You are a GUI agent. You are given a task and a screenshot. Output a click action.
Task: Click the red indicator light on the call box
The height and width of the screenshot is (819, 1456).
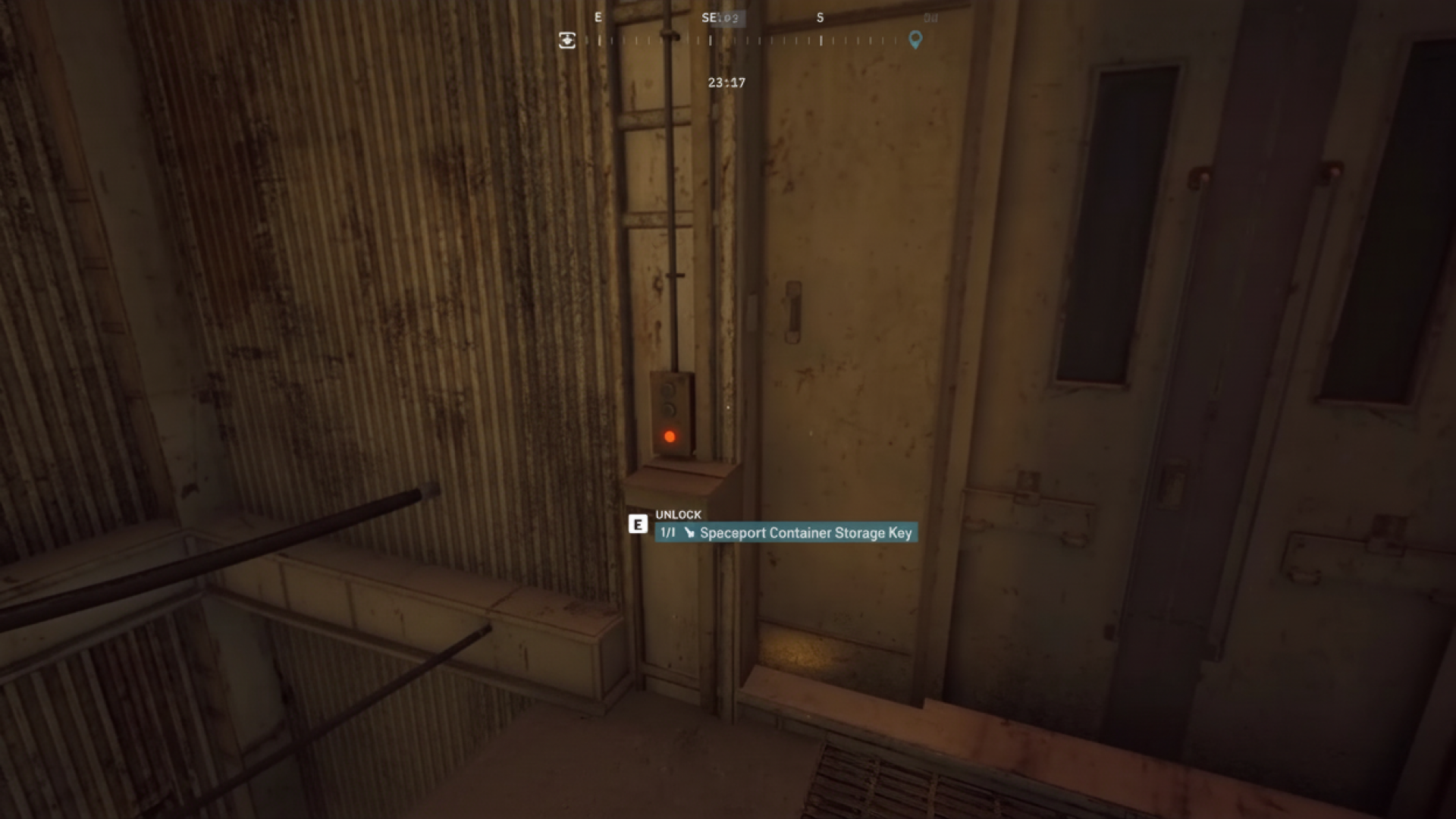pyautogui.click(x=669, y=436)
